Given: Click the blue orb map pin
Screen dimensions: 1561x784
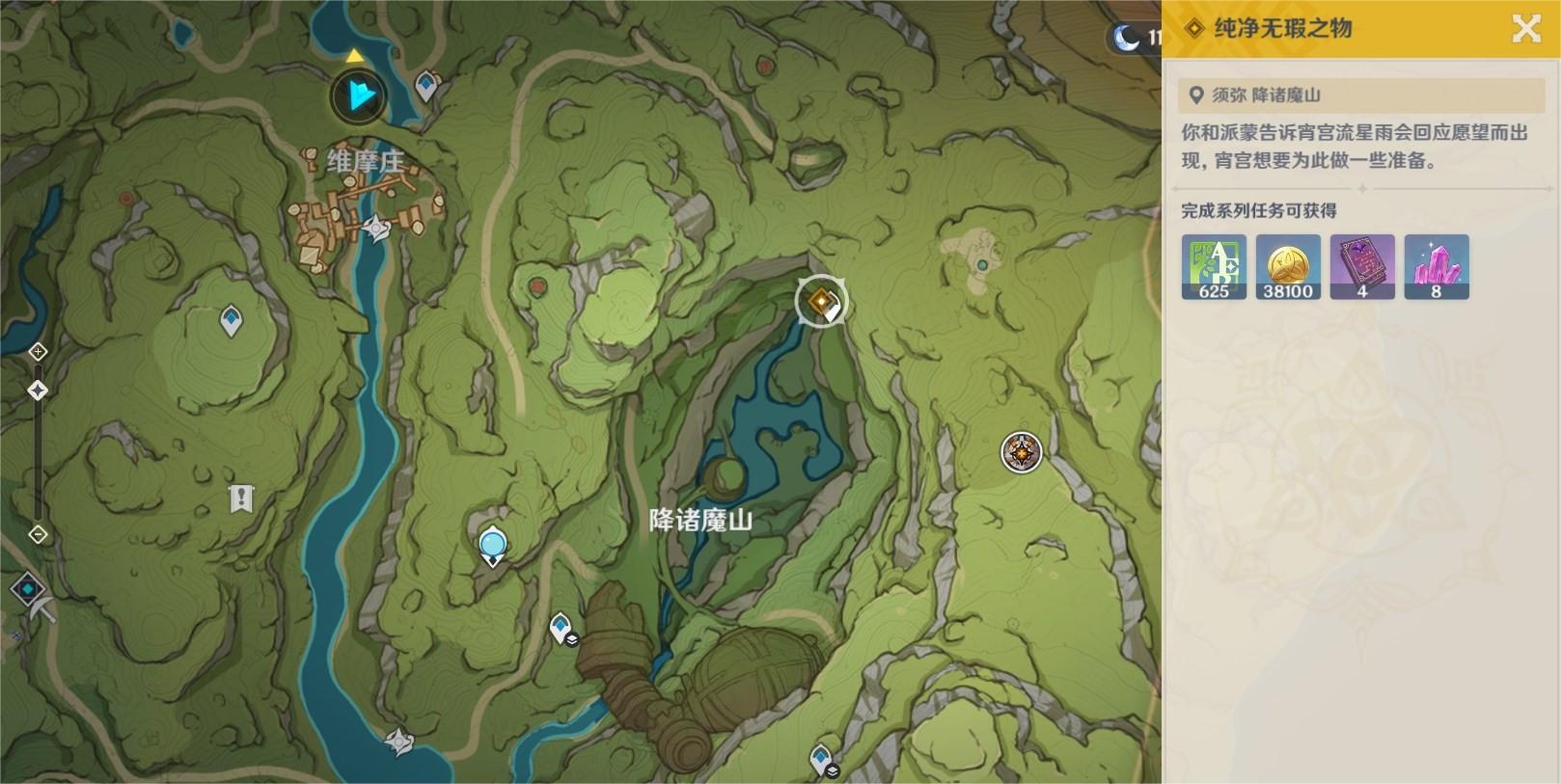Looking at the screenshot, I should [x=493, y=547].
